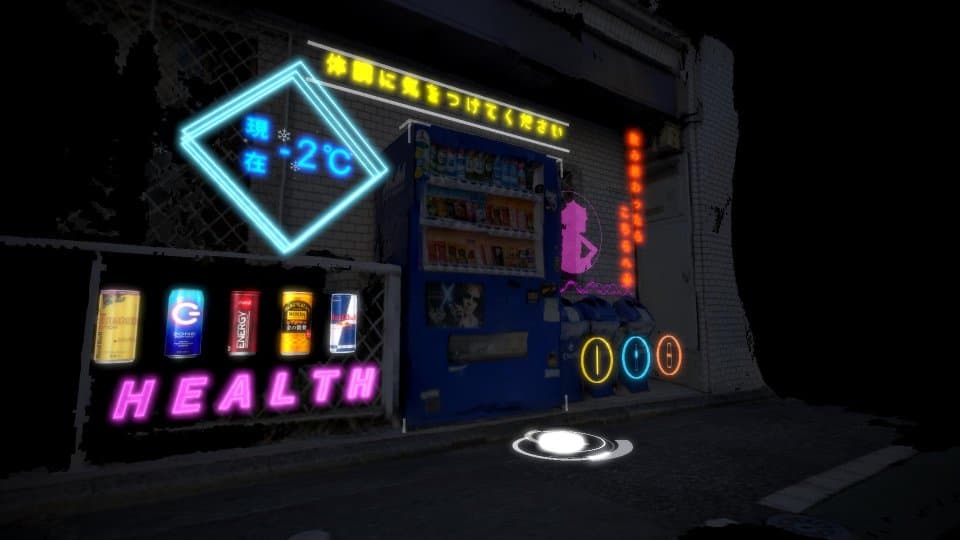Pick the red ENERGY can
Image resolution: width=960 pixels, height=540 pixels.
244,323
